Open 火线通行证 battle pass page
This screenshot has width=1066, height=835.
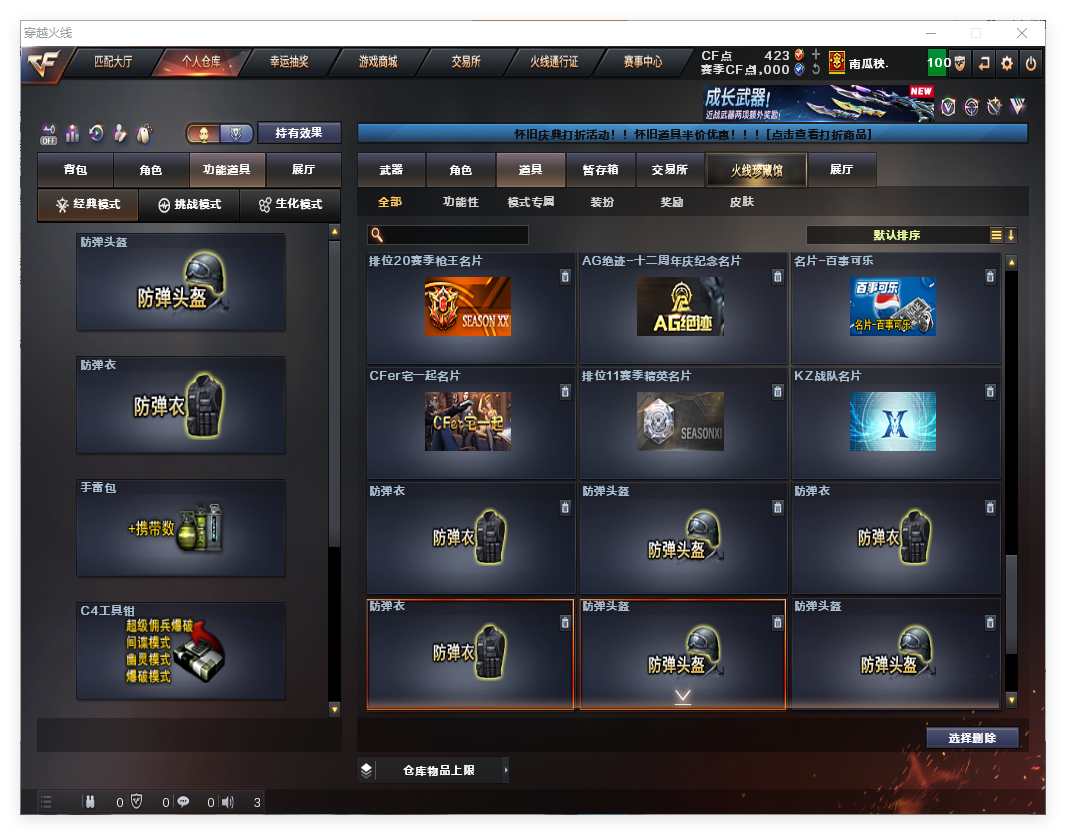pos(554,62)
